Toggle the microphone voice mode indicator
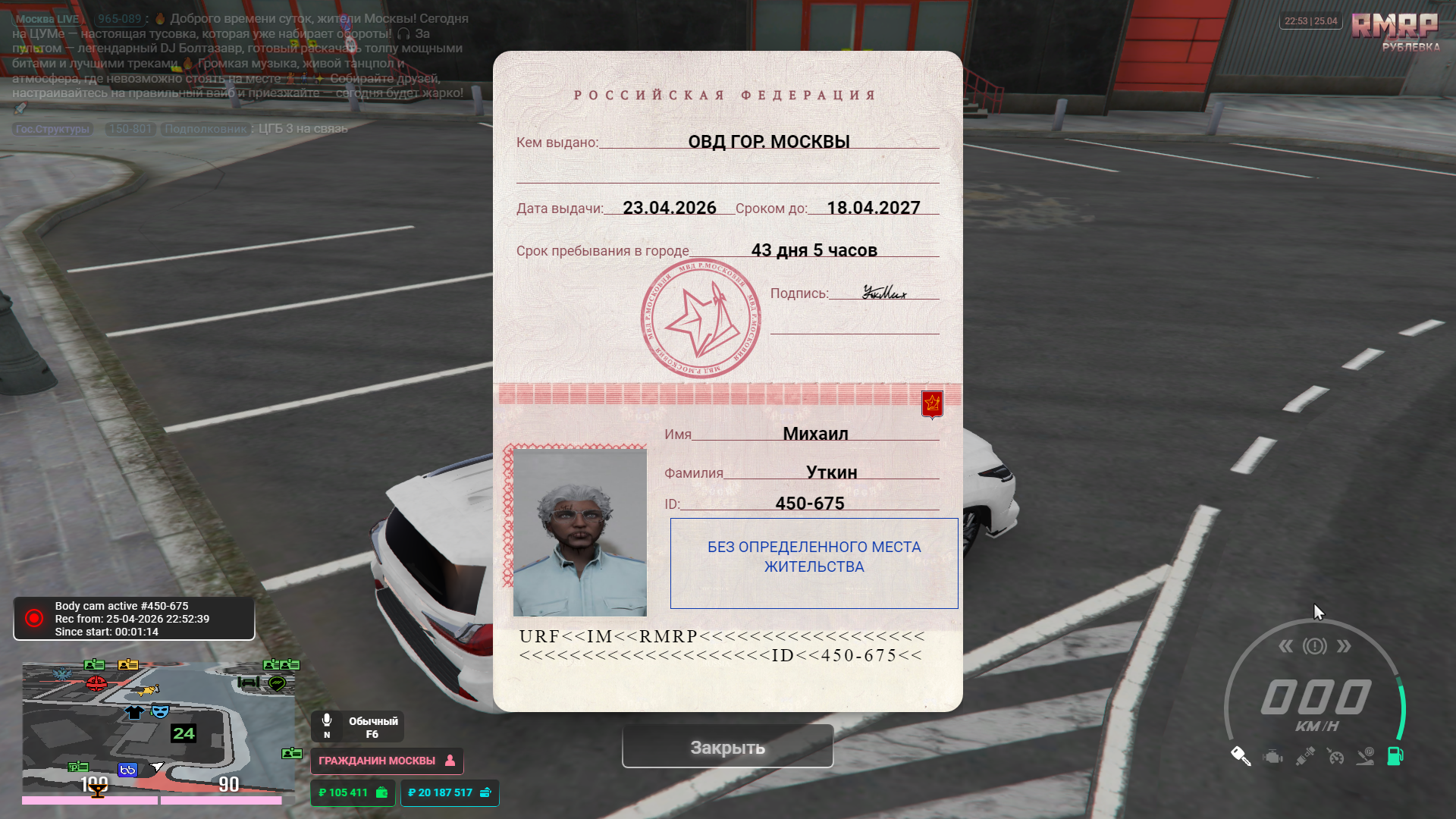 pyautogui.click(x=357, y=726)
